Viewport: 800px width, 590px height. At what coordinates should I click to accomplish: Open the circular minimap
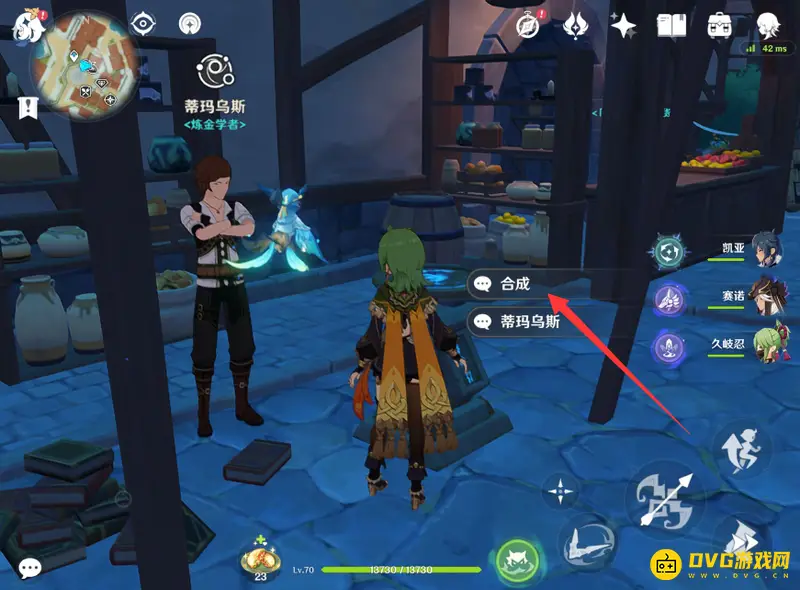[x=76, y=61]
